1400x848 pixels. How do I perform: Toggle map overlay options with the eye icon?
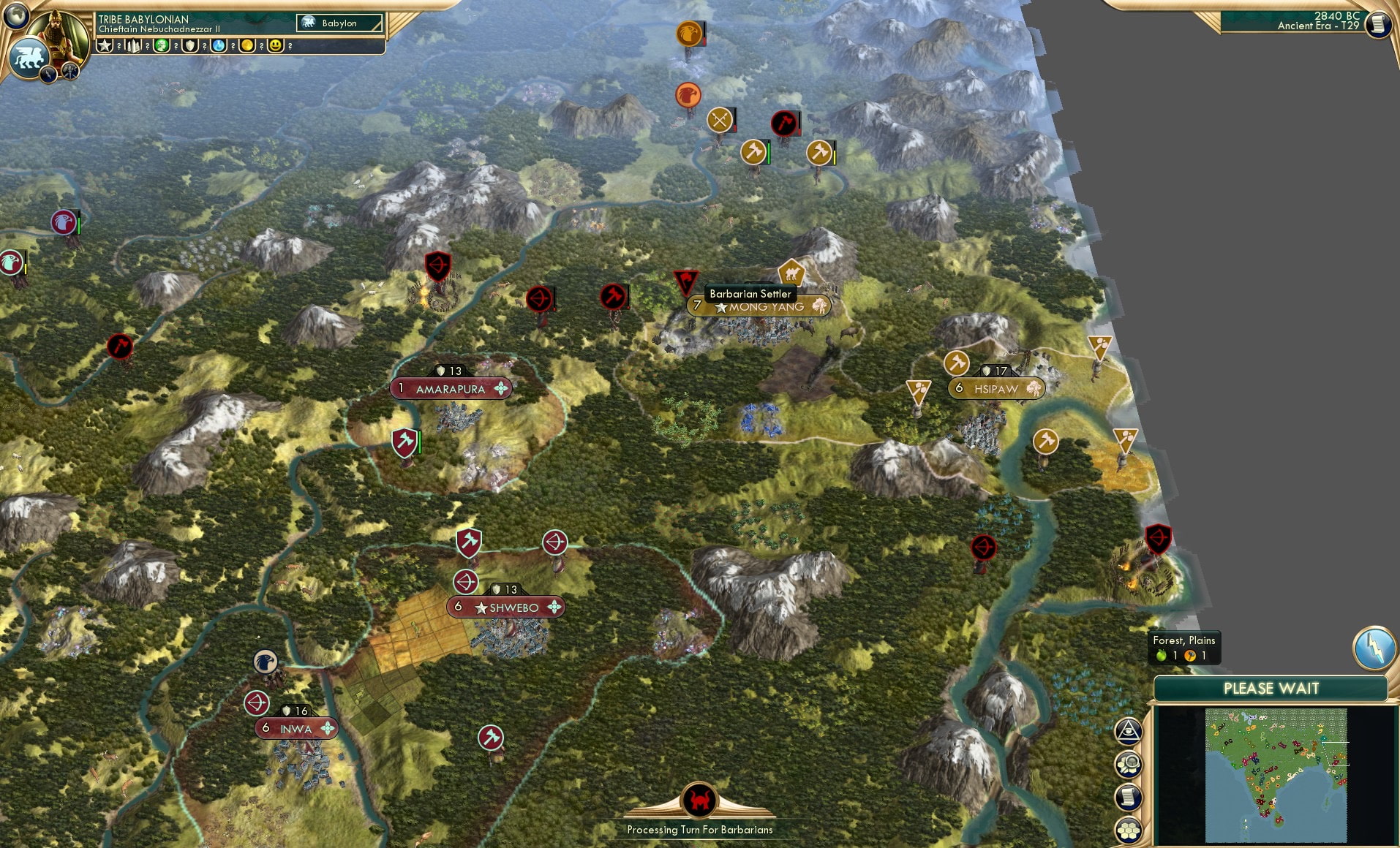point(1128,729)
